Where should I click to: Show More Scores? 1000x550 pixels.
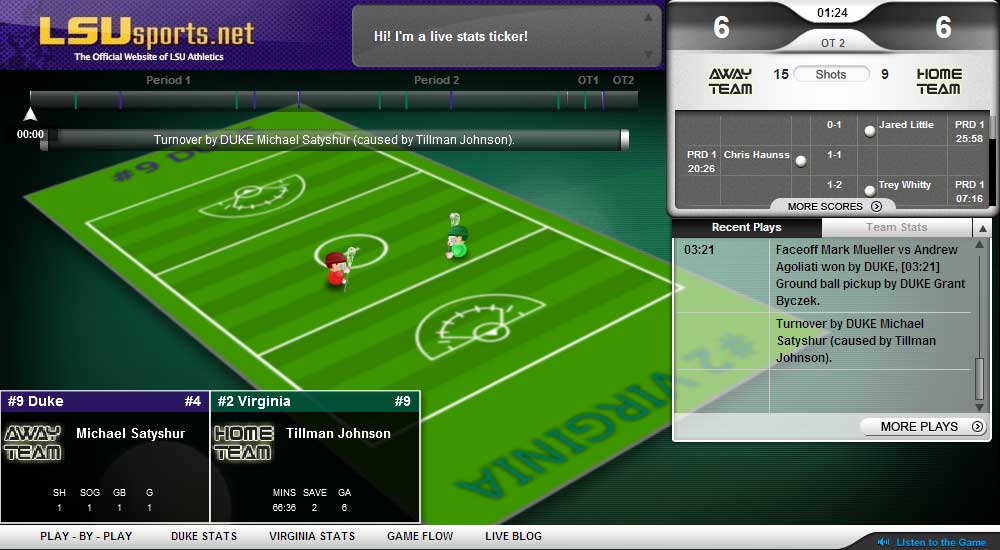[x=834, y=206]
